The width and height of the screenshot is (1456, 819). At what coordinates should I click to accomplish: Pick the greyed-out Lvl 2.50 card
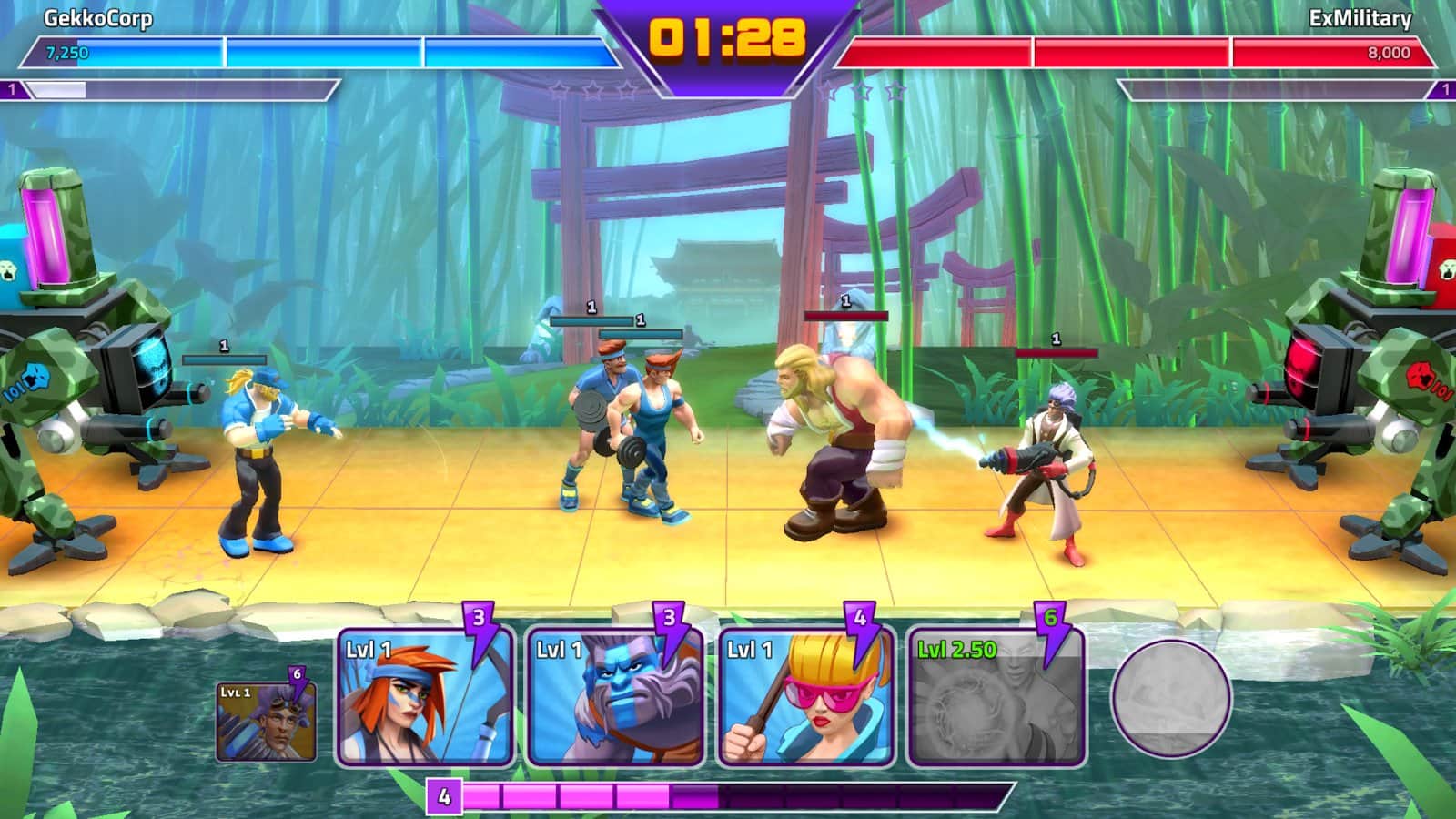pos(996,698)
